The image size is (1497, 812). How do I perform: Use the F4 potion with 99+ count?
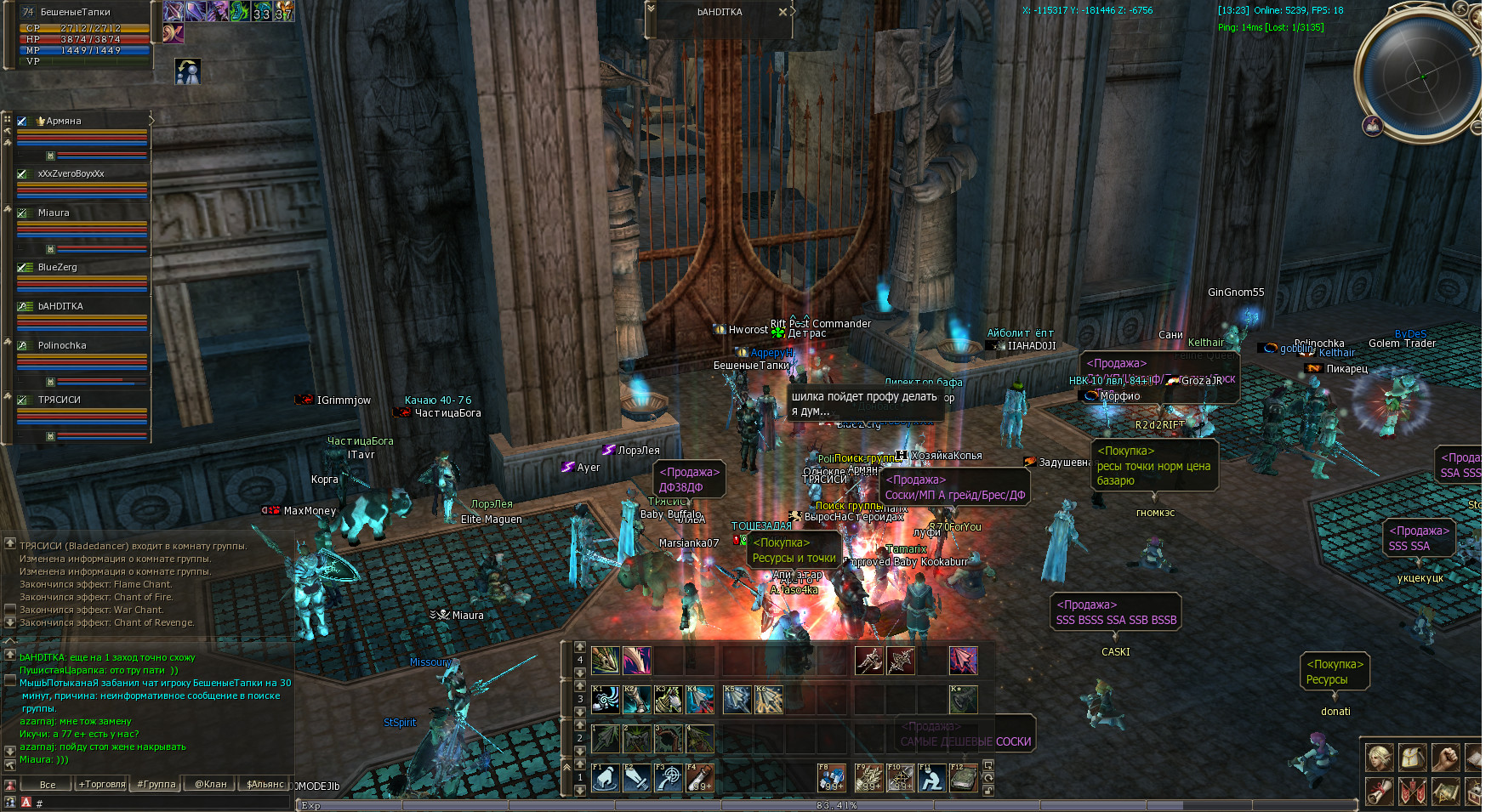point(700,778)
